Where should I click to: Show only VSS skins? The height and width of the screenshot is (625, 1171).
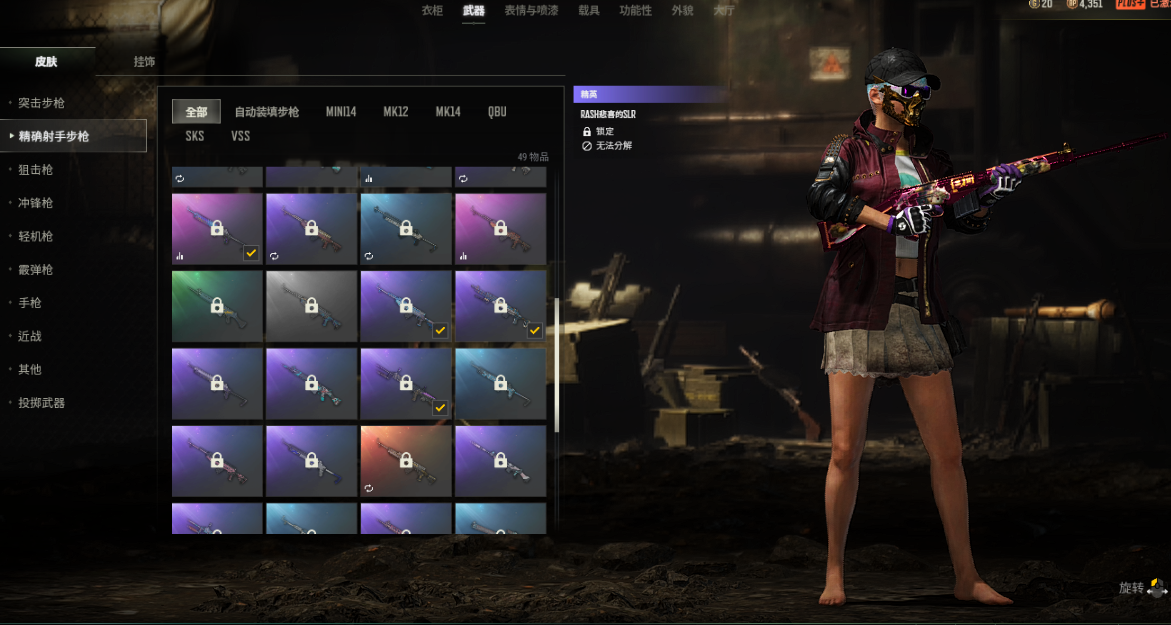[x=241, y=136]
